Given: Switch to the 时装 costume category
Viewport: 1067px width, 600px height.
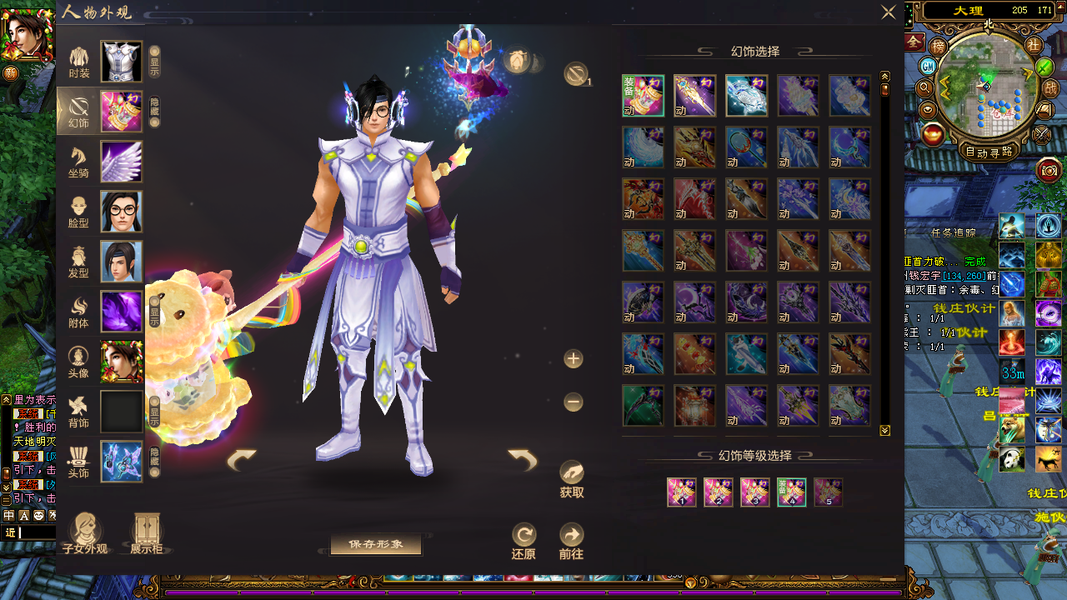Looking at the screenshot, I should 79,61.
